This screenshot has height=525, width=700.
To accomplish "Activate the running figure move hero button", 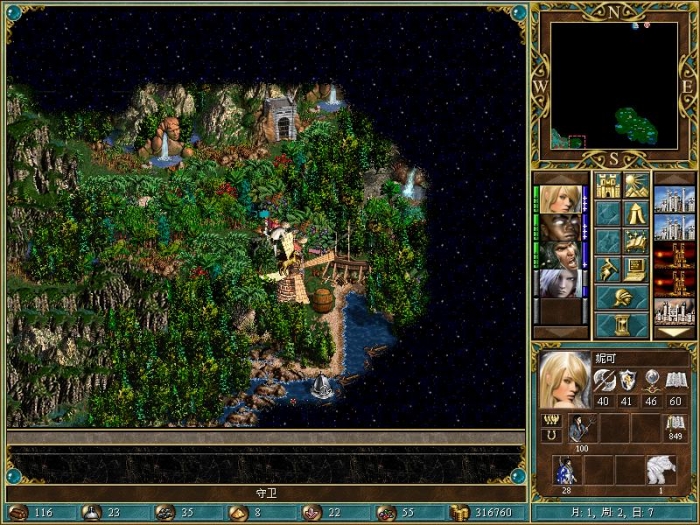I will tap(608, 269).
